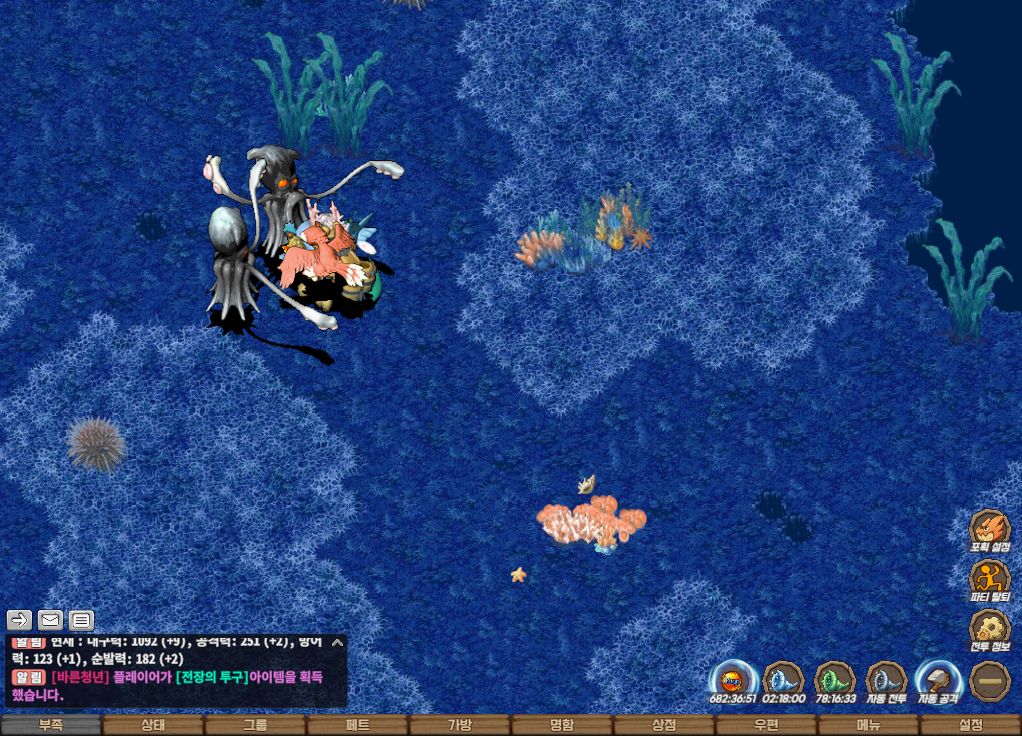Click the 파티 탈퇴 leave party icon
Image resolution: width=1022 pixels, height=736 pixels.
coord(989,579)
